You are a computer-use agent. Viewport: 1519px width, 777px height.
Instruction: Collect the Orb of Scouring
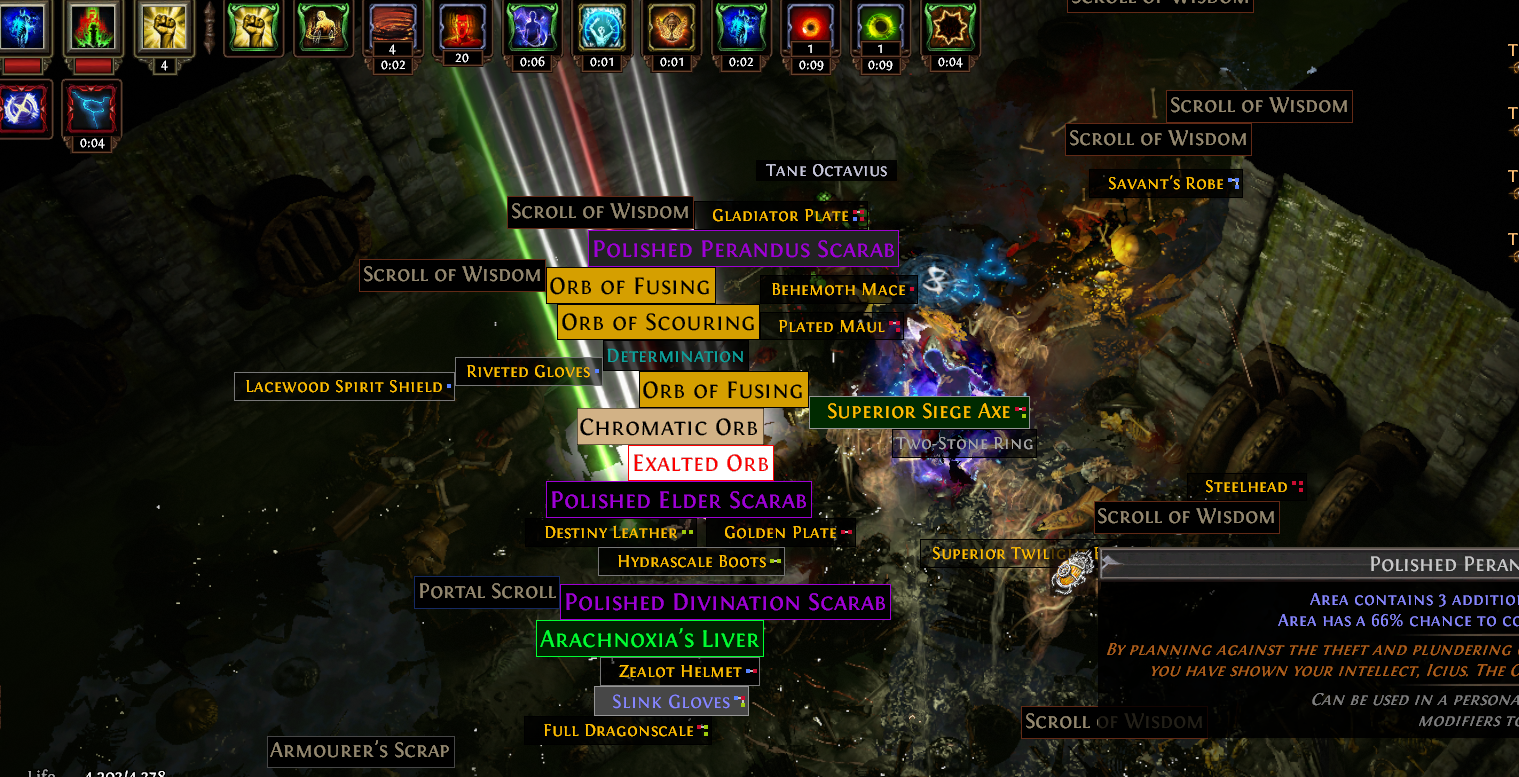657,323
